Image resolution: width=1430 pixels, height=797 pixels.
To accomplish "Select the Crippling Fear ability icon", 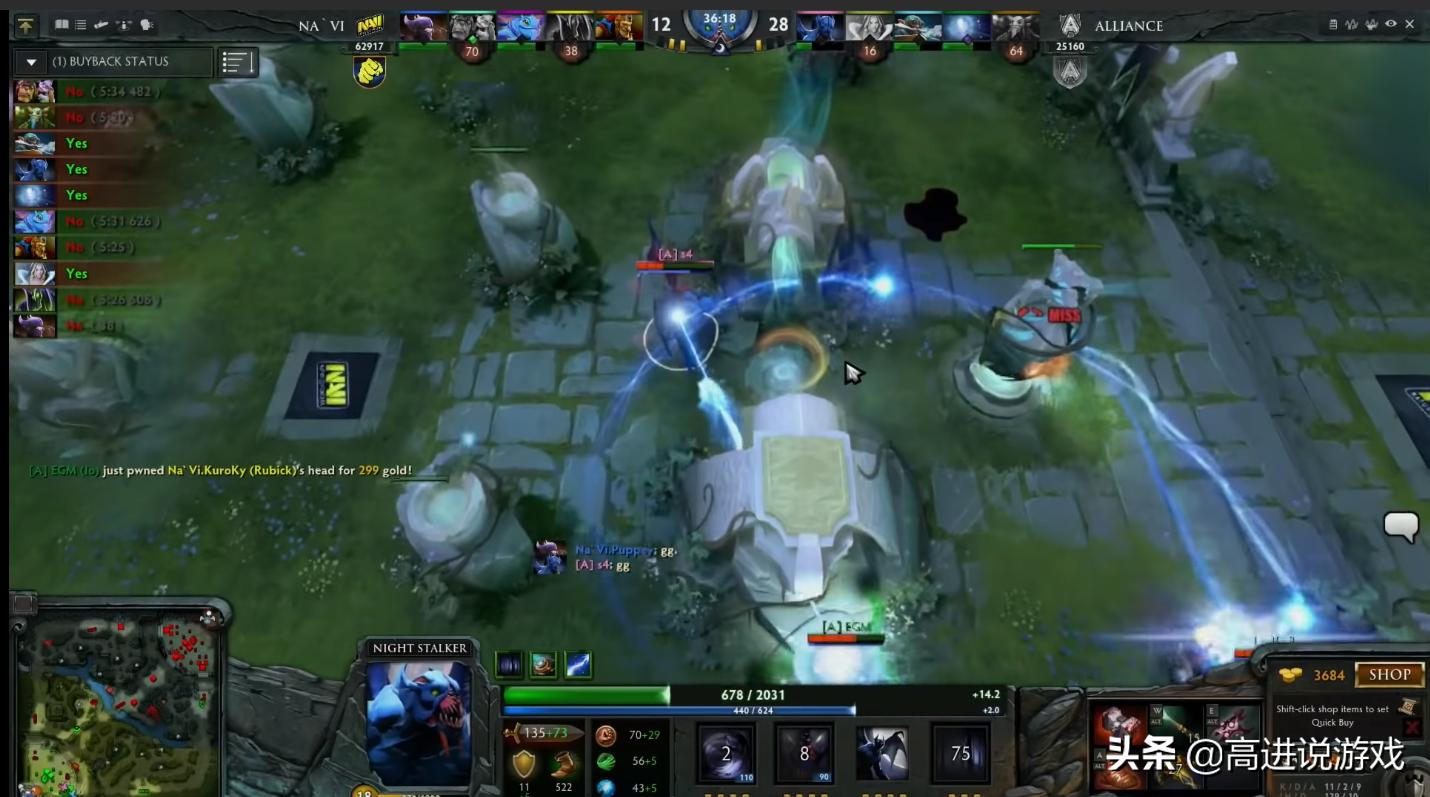I will coord(805,752).
